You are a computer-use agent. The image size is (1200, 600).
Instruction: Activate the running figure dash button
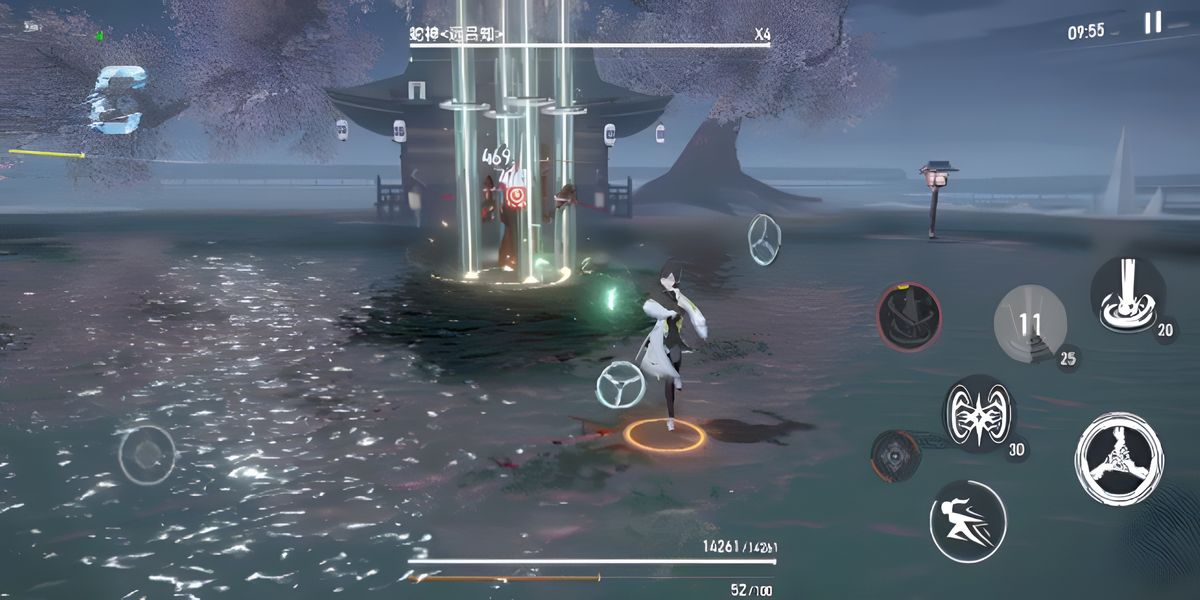(968, 521)
